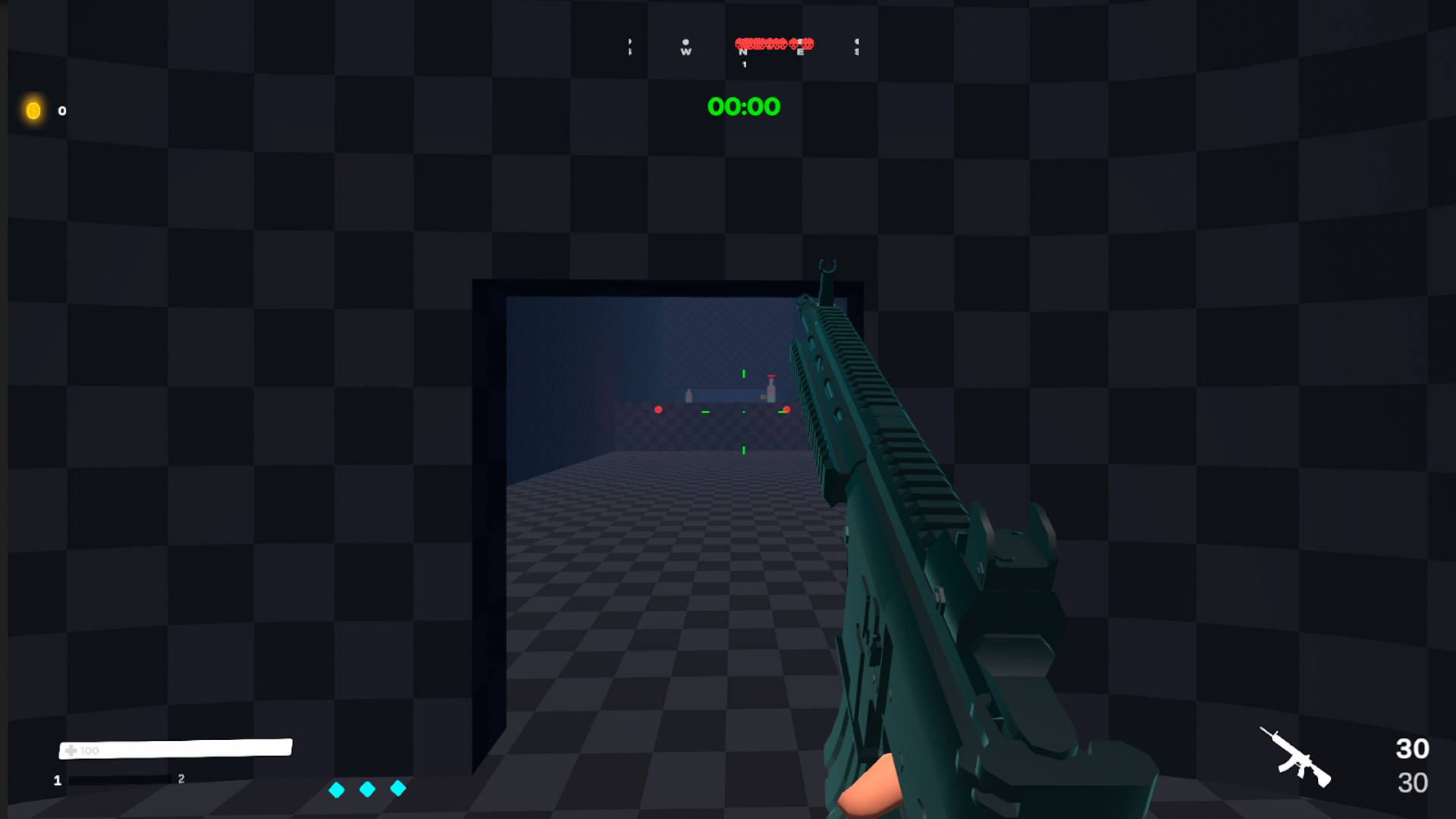This screenshot has width=1456, height=819.
Task: Click the leftmost skull marker on the compass
Action: point(739,44)
